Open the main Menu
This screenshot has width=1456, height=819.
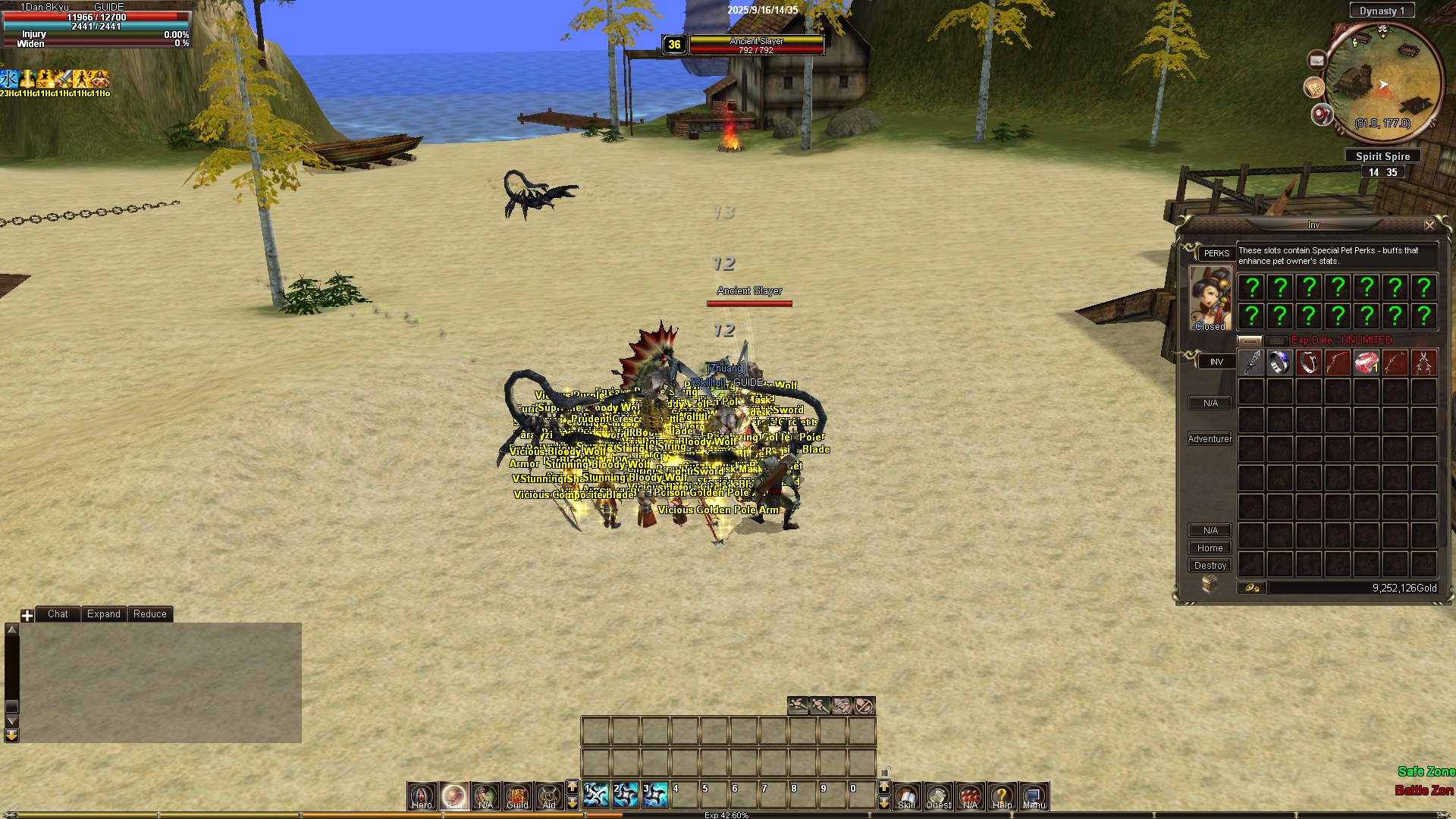tap(1034, 795)
